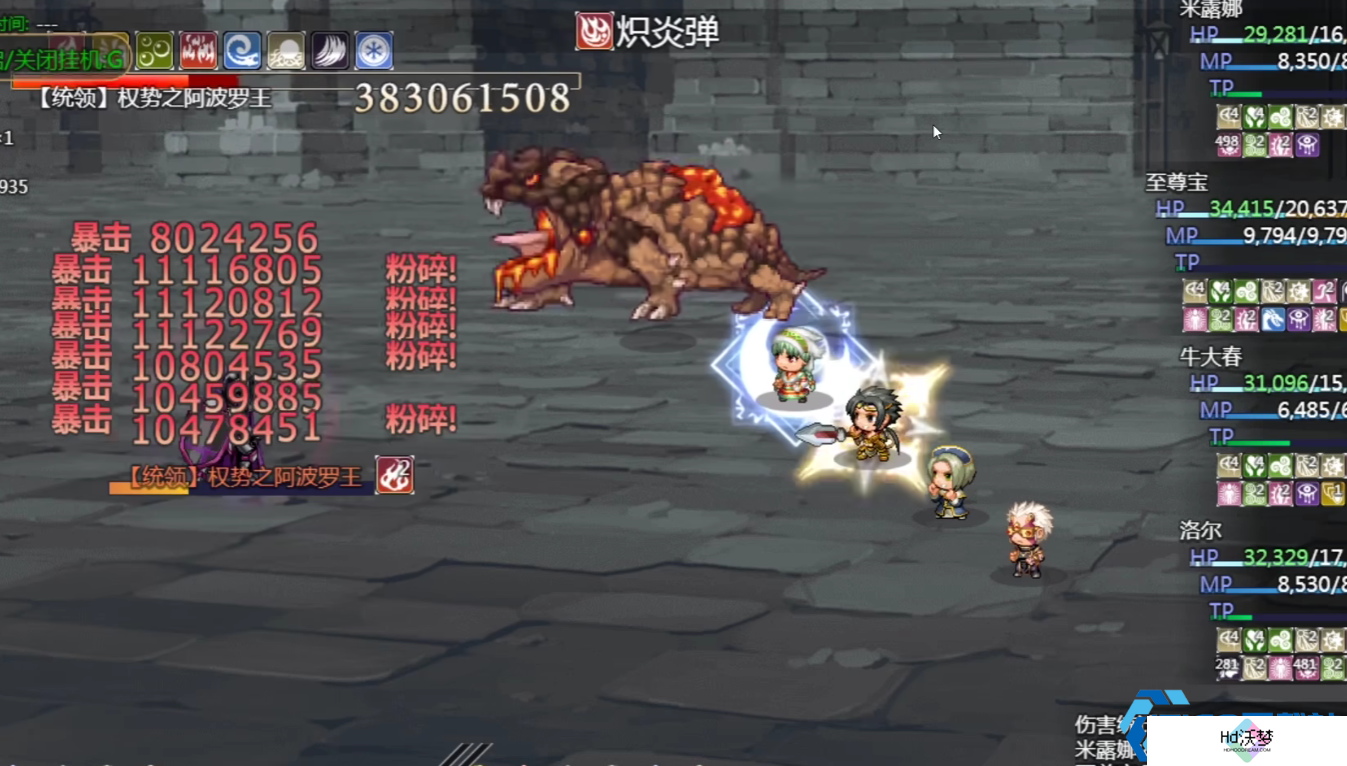Click the 481 stack buff icon on 洛尔
Viewport: 1347px width, 766px height.
tap(1306, 667)
